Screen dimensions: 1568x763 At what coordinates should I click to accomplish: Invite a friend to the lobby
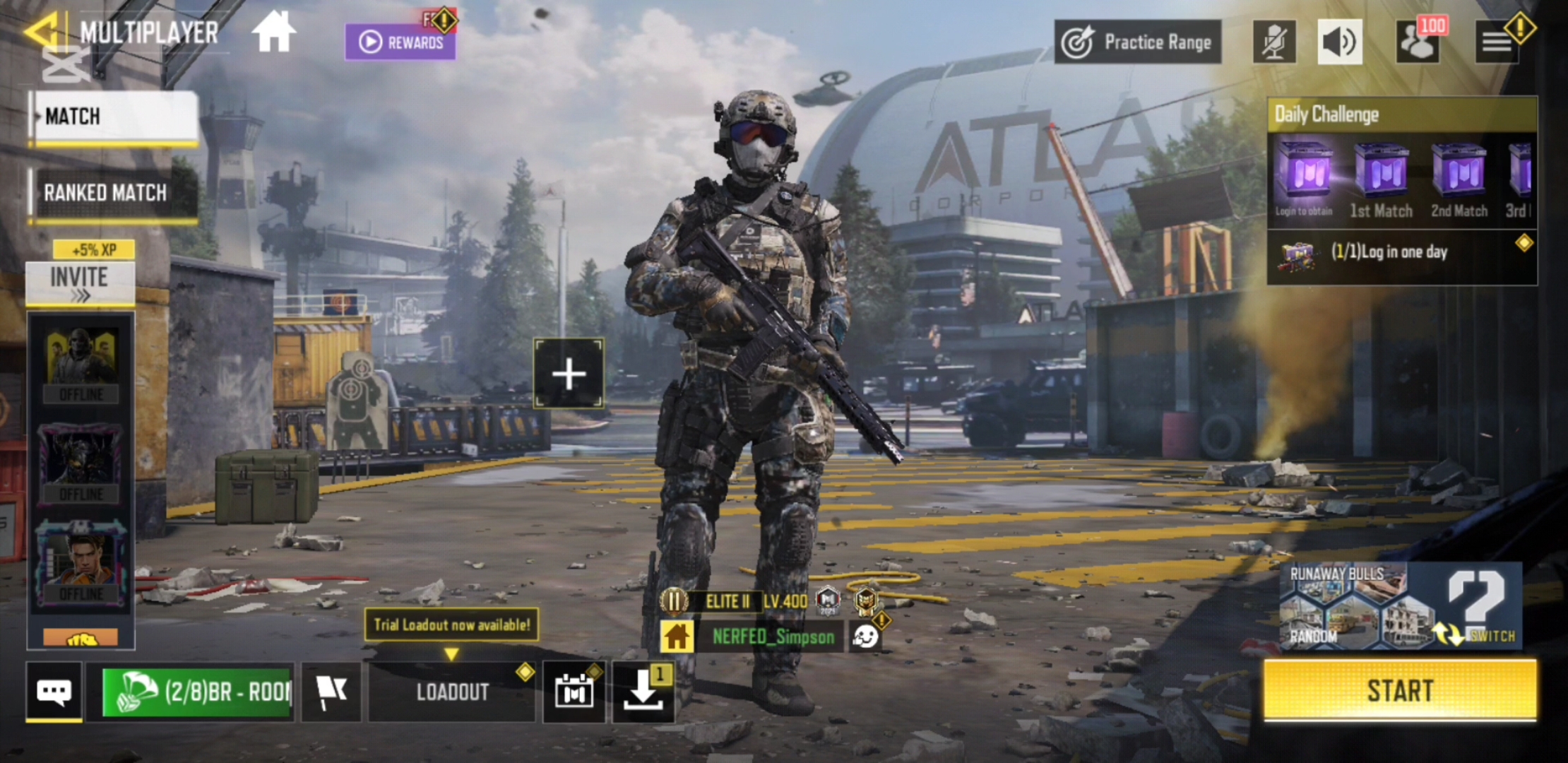click(80, 283)
